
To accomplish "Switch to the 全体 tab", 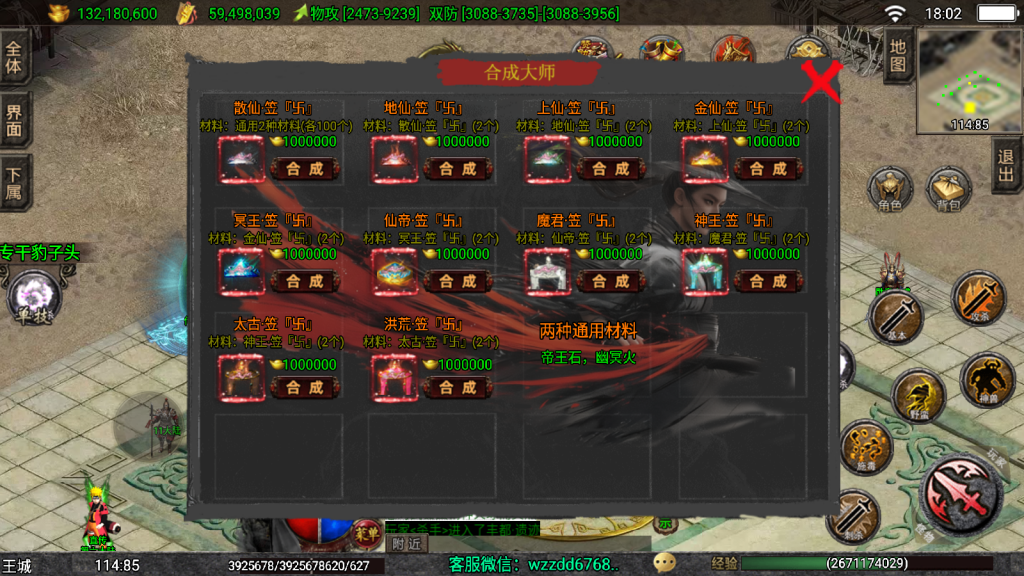I will (14, 59).
